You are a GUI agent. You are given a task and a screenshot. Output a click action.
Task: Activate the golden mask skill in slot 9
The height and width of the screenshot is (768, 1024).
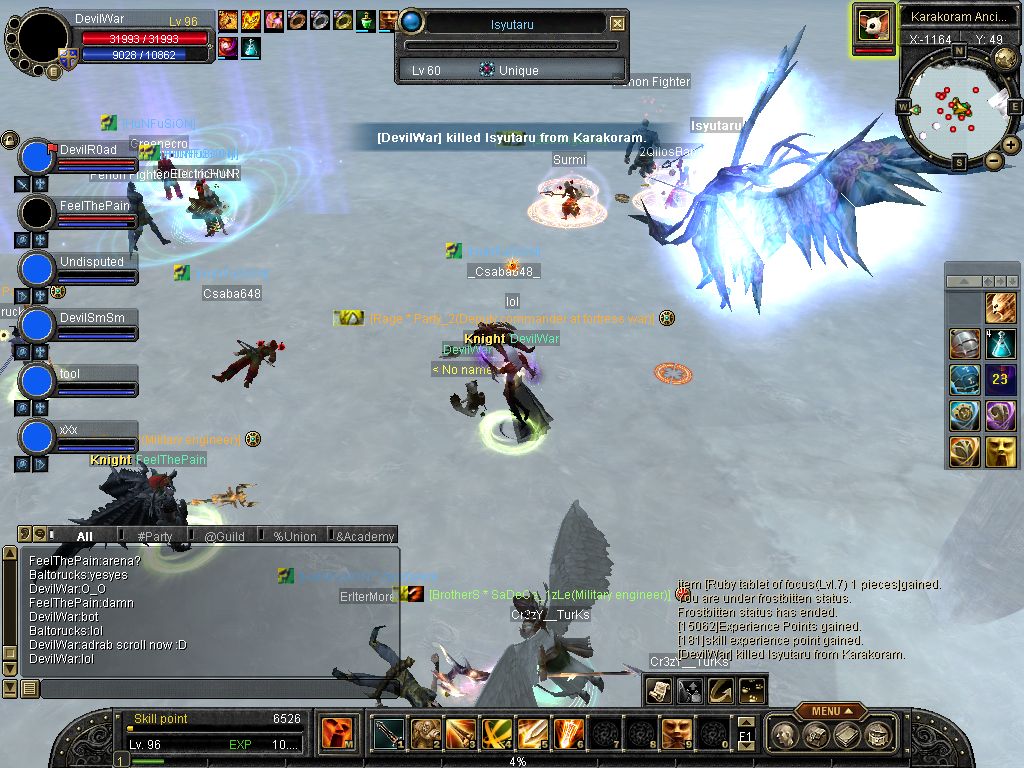pos(675,734)
